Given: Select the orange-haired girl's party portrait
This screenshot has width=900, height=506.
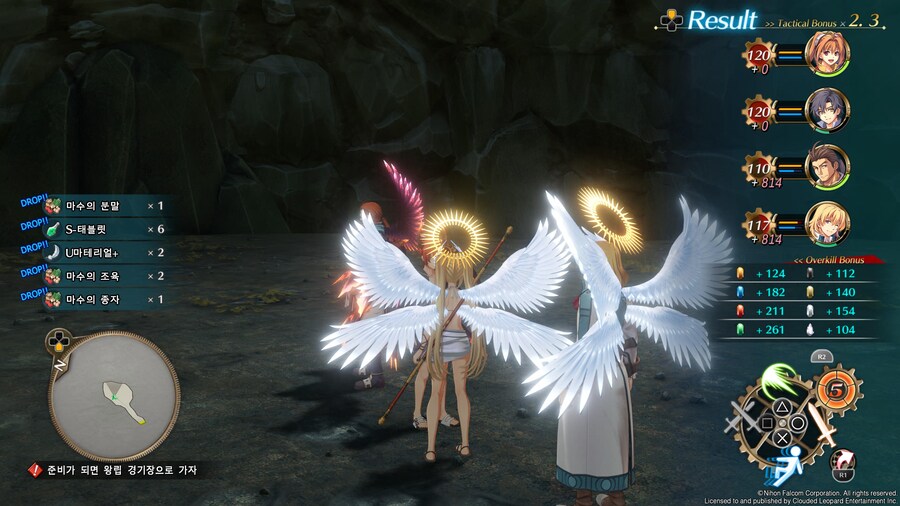Looking at the screenshot, I should [826, 55].
